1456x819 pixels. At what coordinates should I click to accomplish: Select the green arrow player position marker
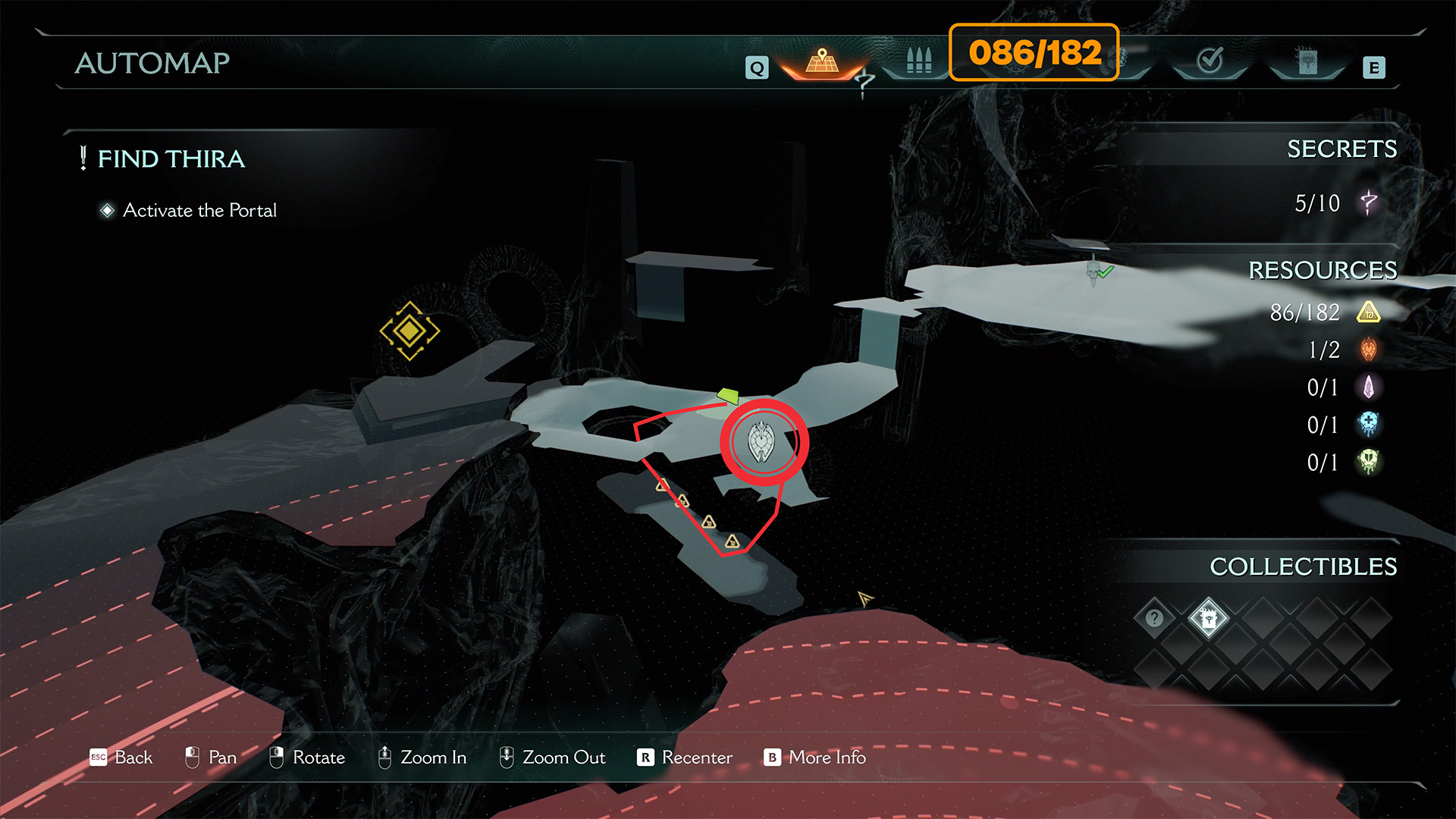pos(728,396)
